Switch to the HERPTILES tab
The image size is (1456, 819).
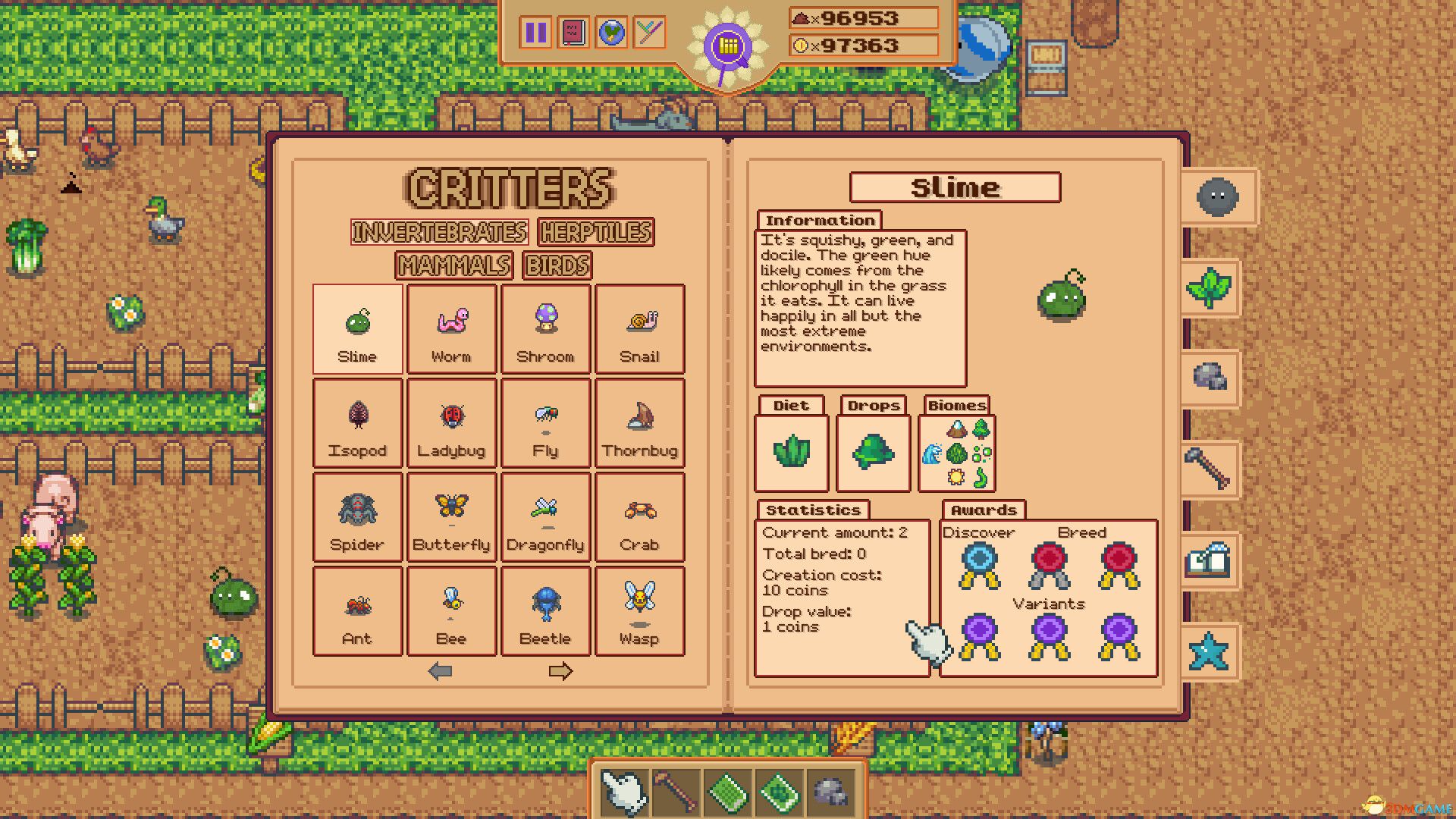coord(595,233)
